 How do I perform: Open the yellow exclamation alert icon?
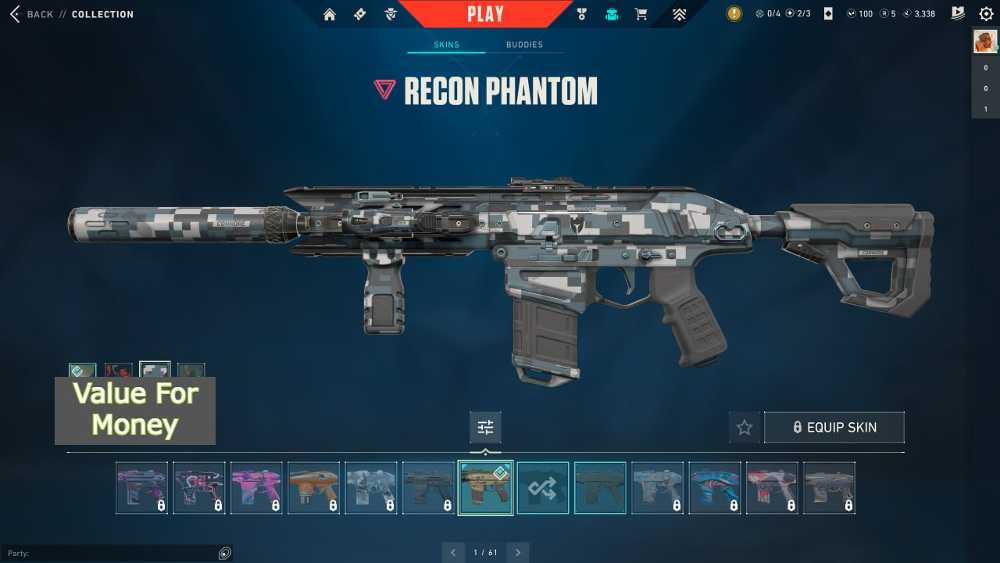(x=734, y=14)
